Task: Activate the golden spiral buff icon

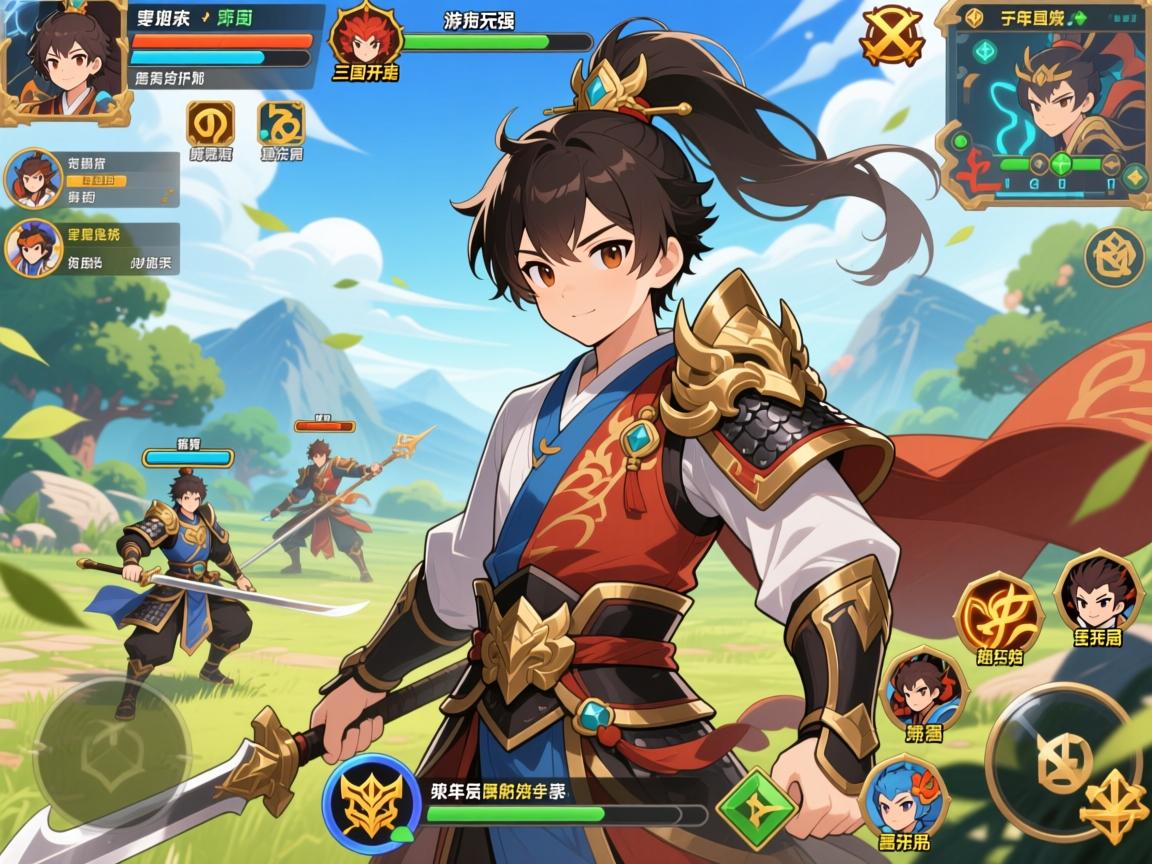Action: (x=210, y=124)
